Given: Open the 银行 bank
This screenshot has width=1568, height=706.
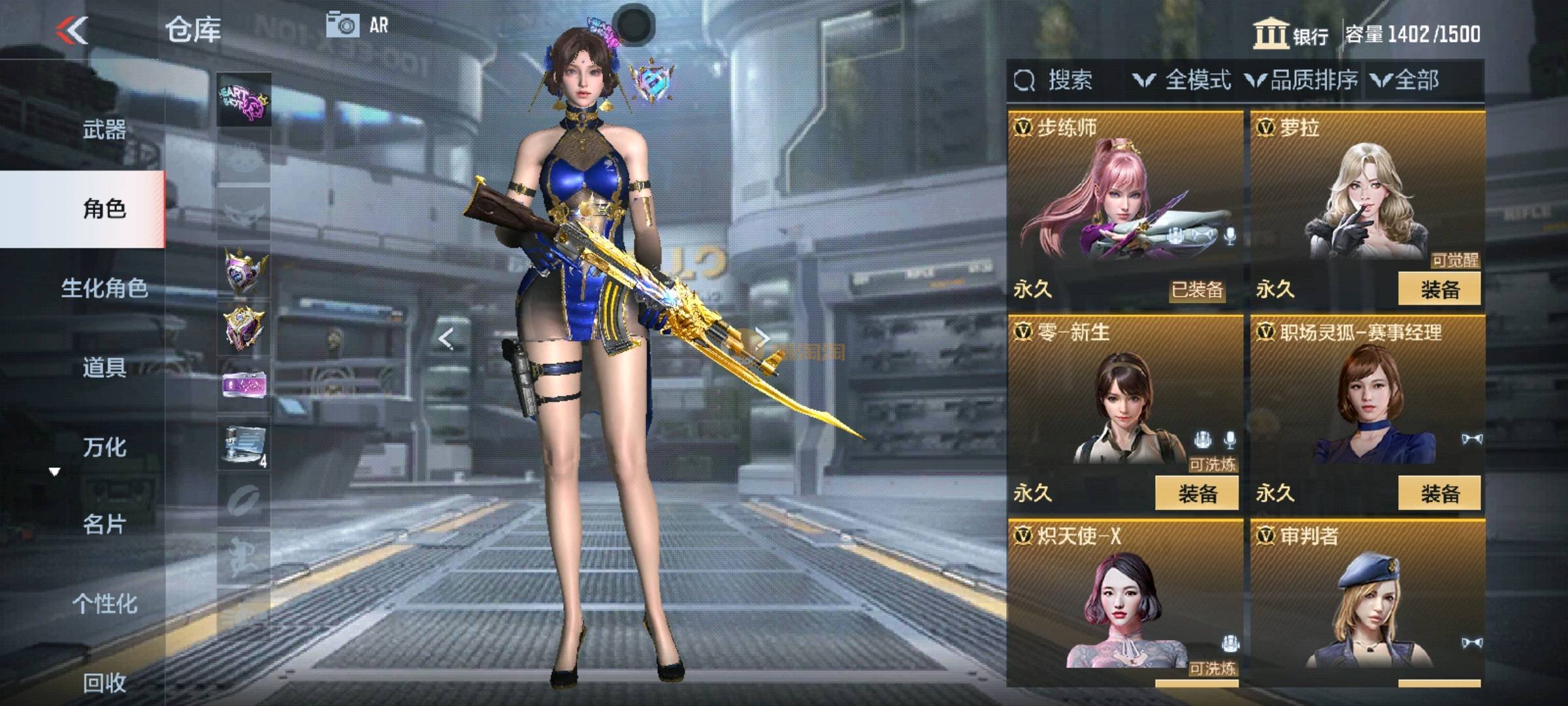Looking at the screenshot, I should pyautogui.click(x=1291, y=34).
